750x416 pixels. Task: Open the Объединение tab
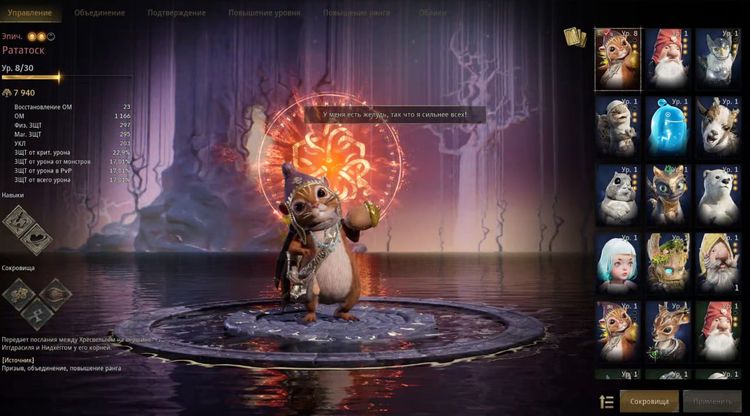(x=100, y=13)
